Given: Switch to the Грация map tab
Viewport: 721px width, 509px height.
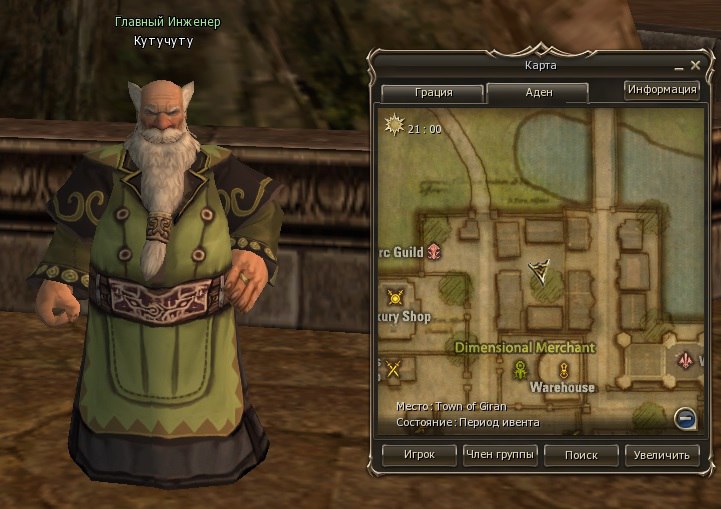Looking at the screenshot, I should pyautogui.click(x=431, y=92).
